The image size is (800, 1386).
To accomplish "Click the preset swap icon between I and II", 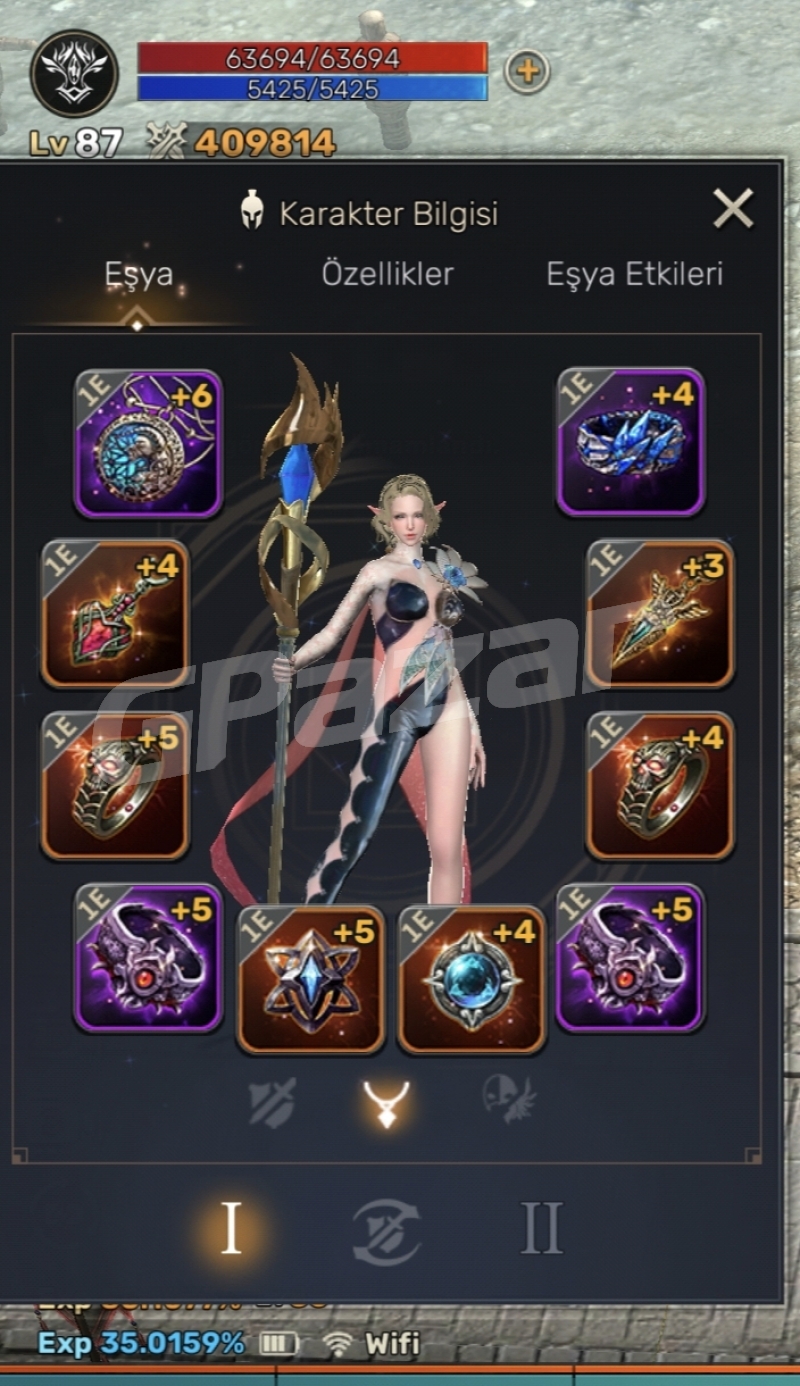I will tap(386, 1232).
